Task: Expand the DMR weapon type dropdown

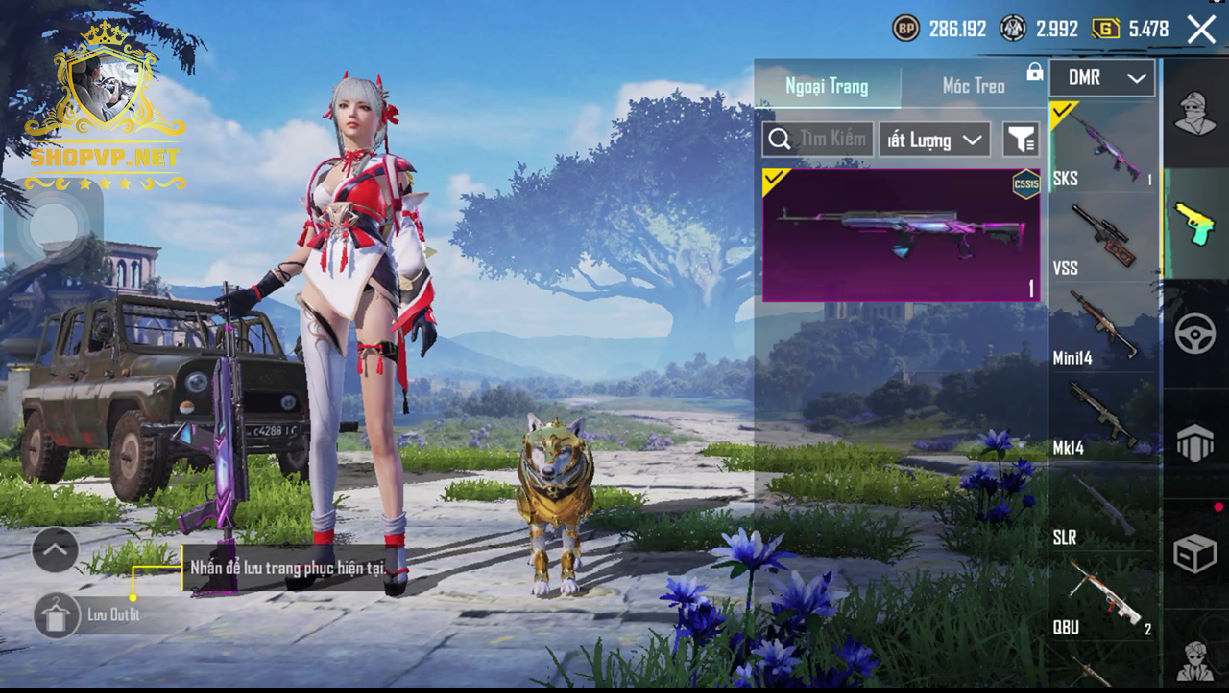Action: pos(1102,78)
